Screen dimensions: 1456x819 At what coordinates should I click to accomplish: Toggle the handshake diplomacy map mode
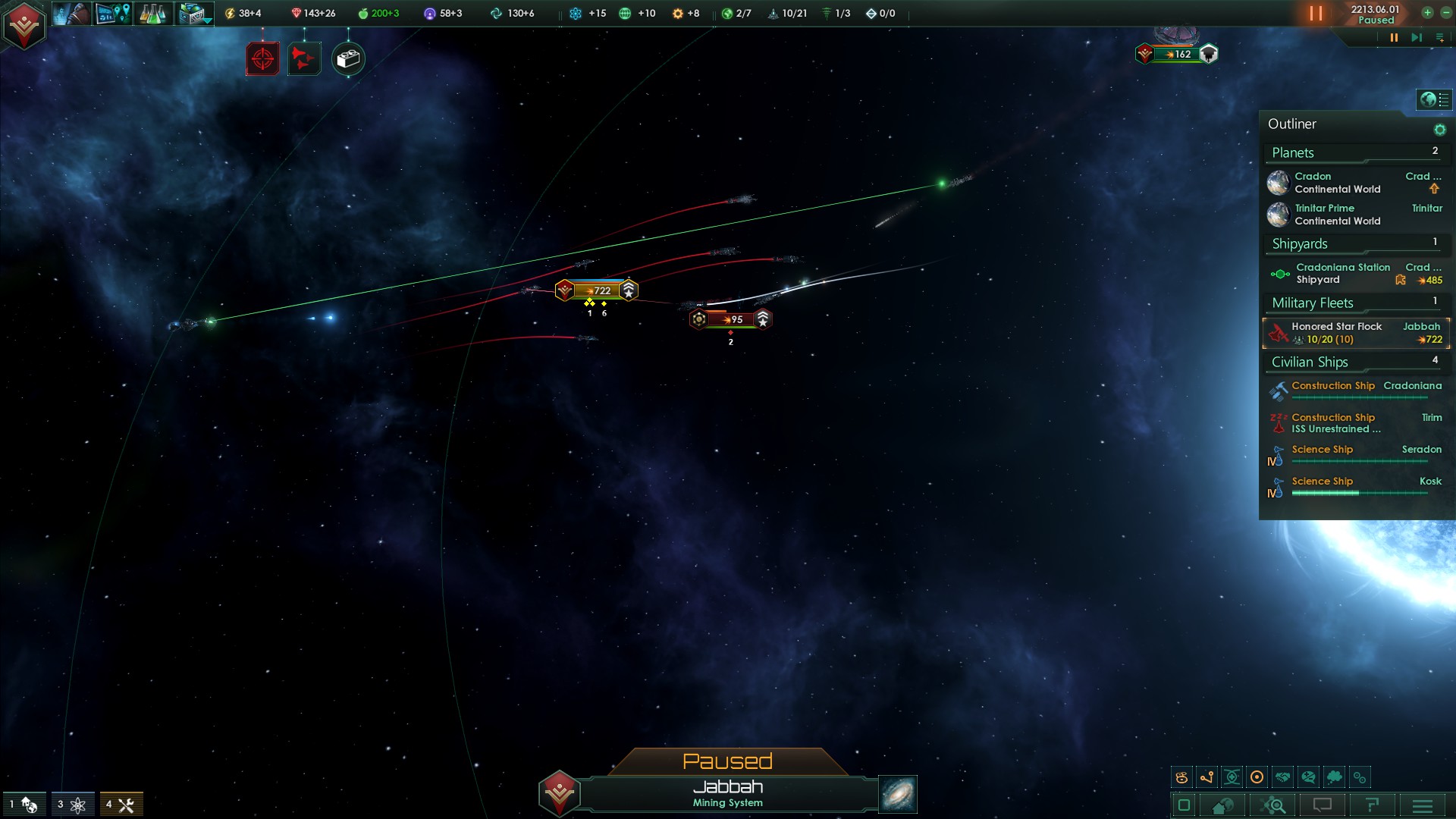pos(1282,777)
